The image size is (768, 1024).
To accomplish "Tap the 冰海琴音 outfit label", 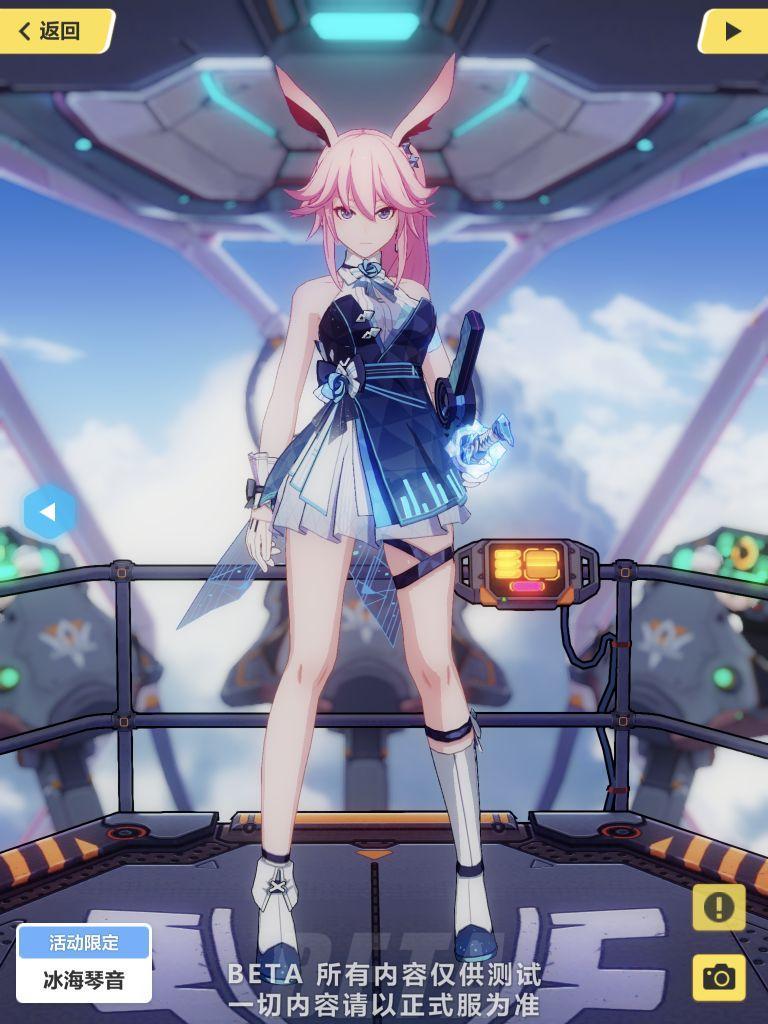I will 84,978.
